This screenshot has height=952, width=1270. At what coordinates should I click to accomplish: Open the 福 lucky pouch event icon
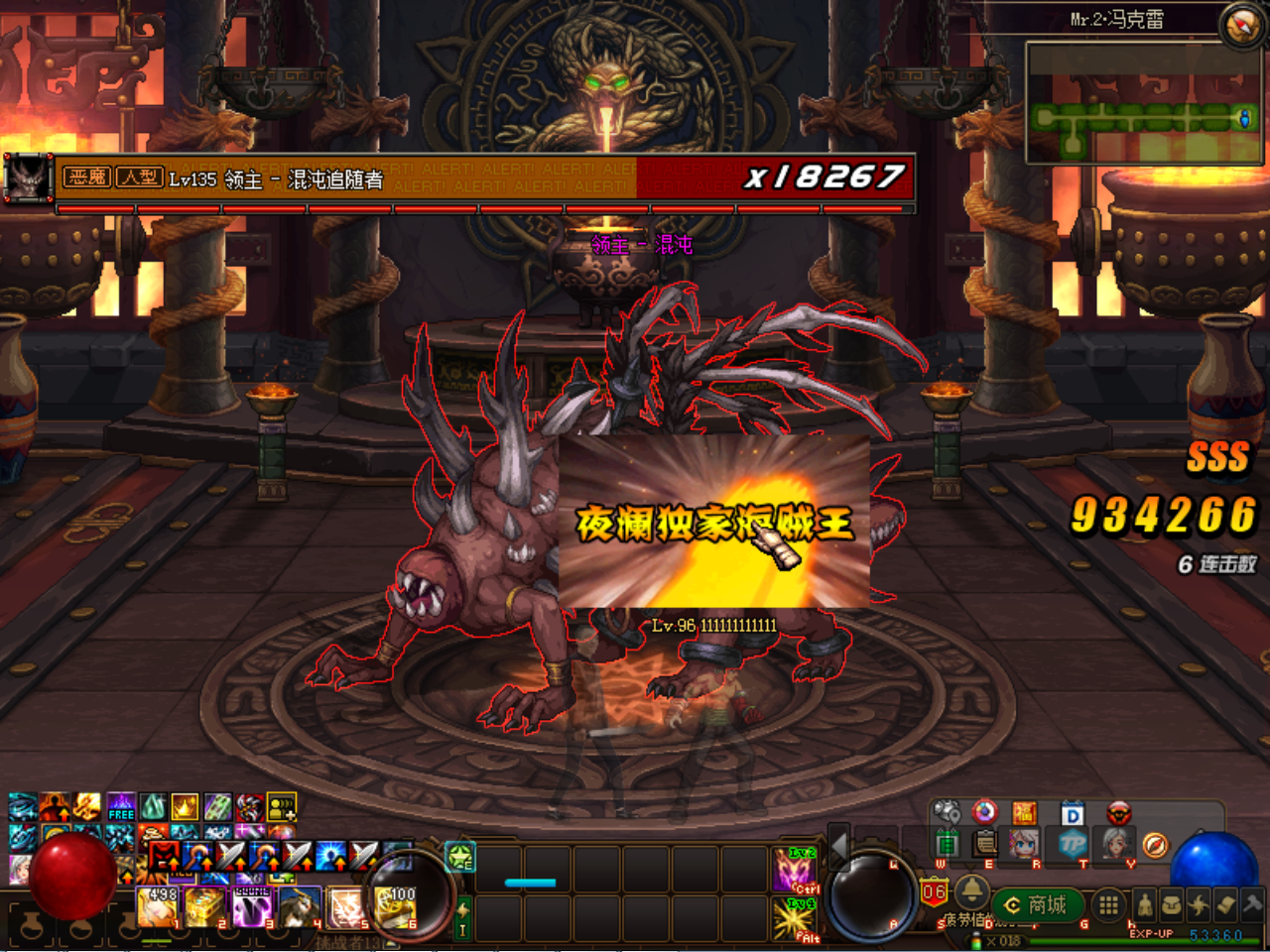pos(1024,813)
